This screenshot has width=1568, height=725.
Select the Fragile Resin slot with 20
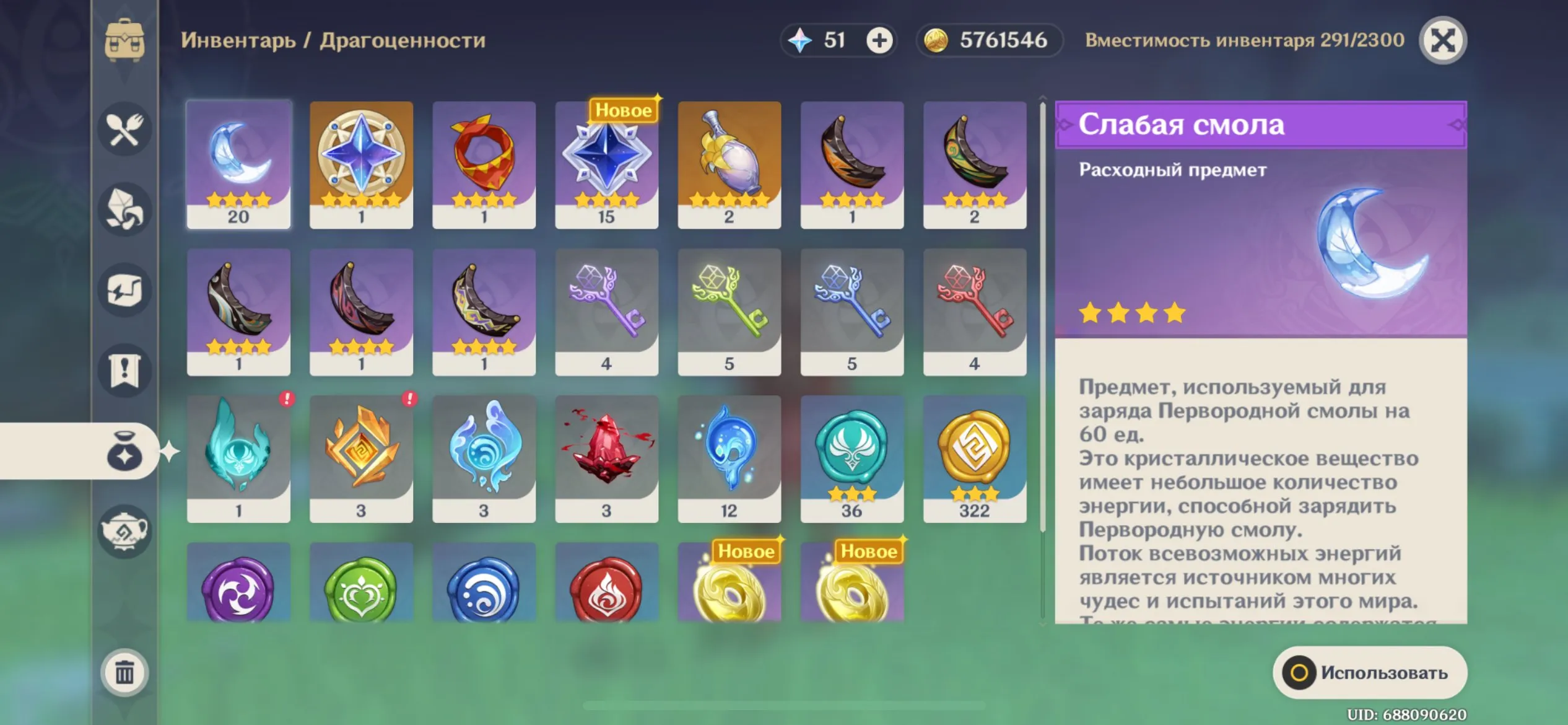(238, 165)
